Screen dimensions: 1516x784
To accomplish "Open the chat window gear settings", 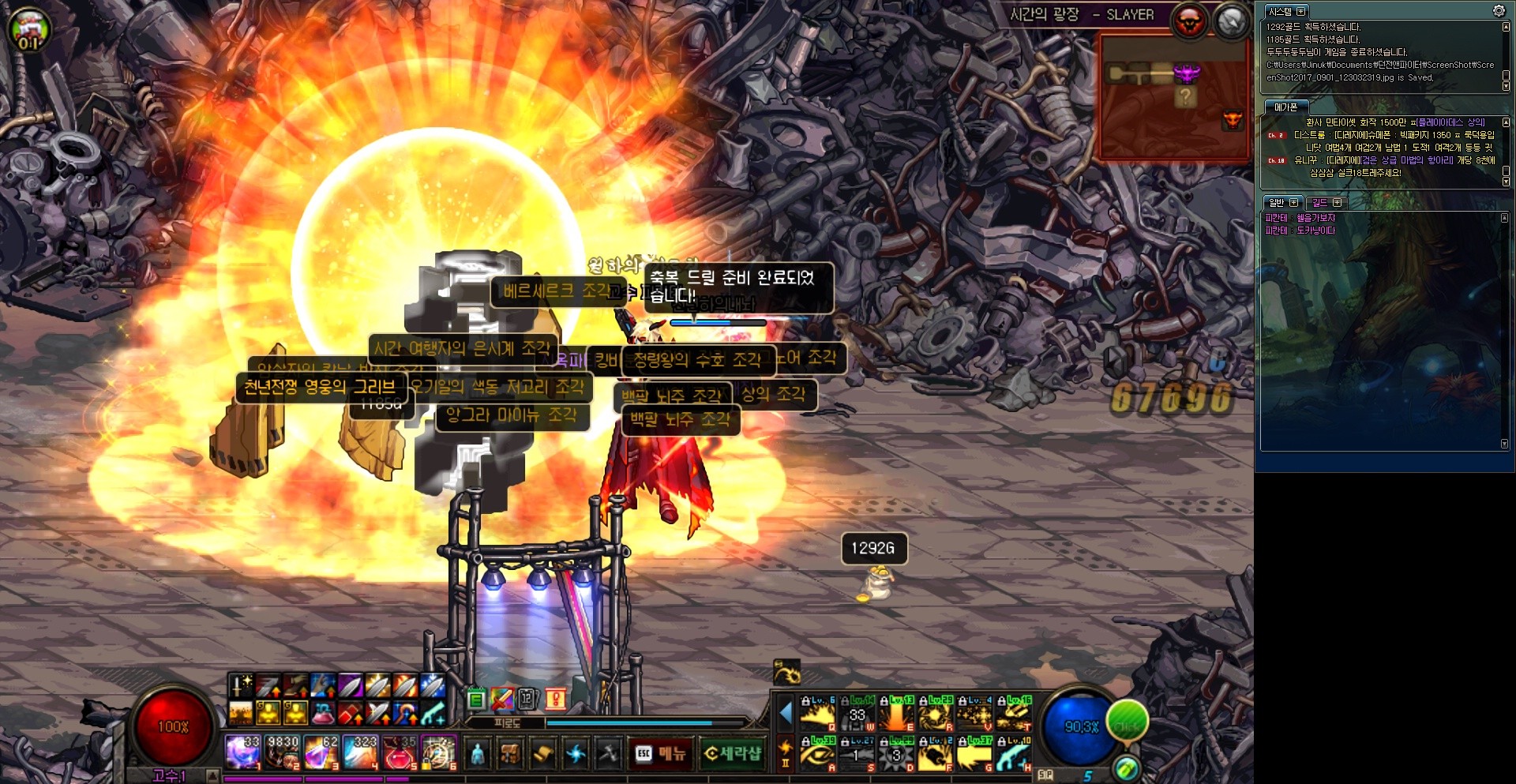I will pos(1498,10).
